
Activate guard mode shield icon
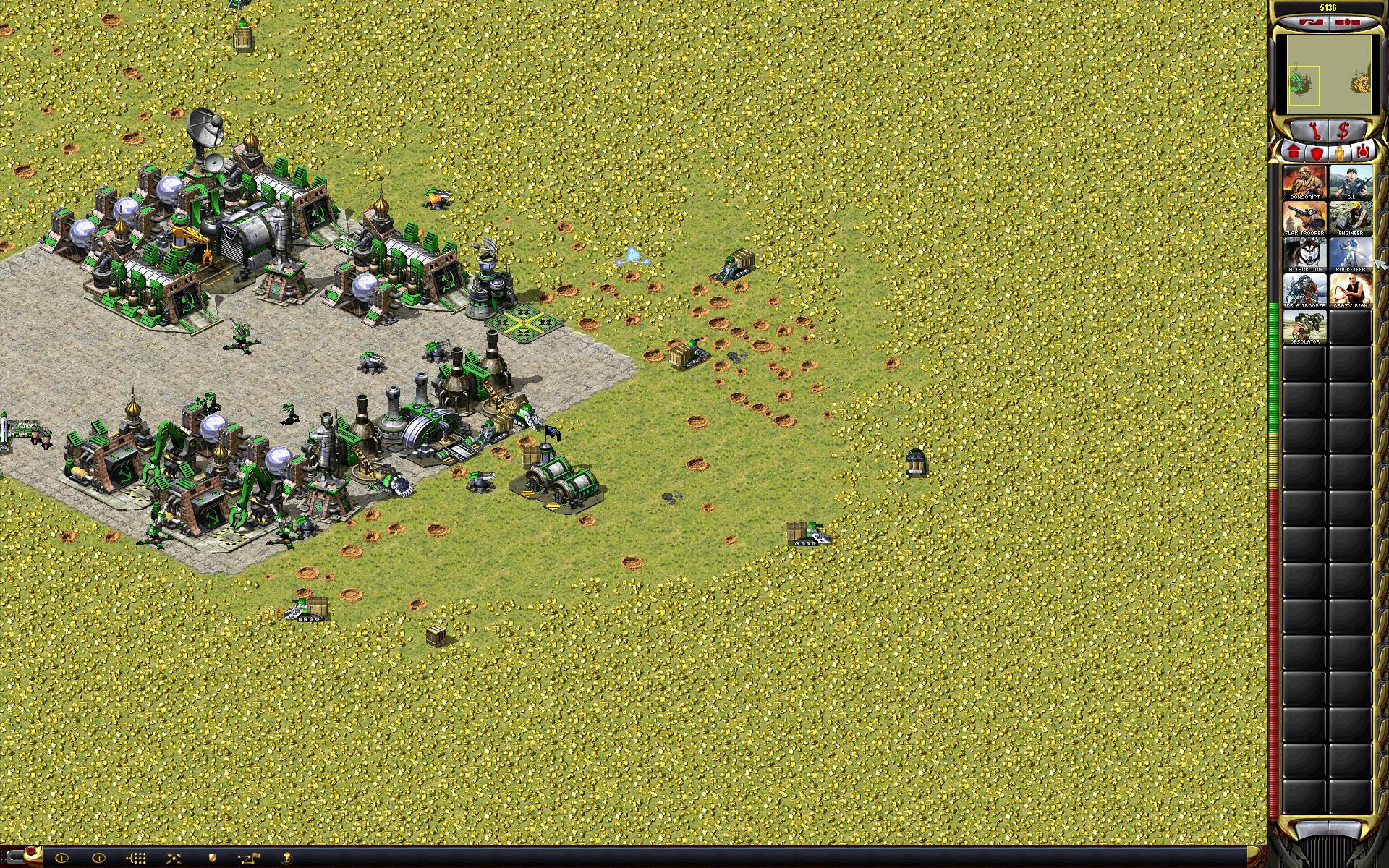pyautogui.click(x=213, y=858)
